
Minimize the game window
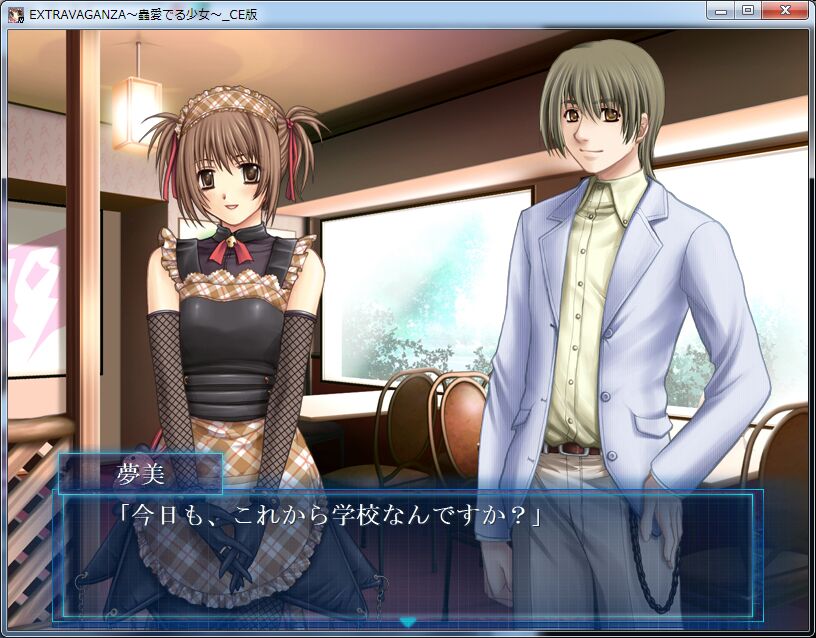tap(721, 10)
